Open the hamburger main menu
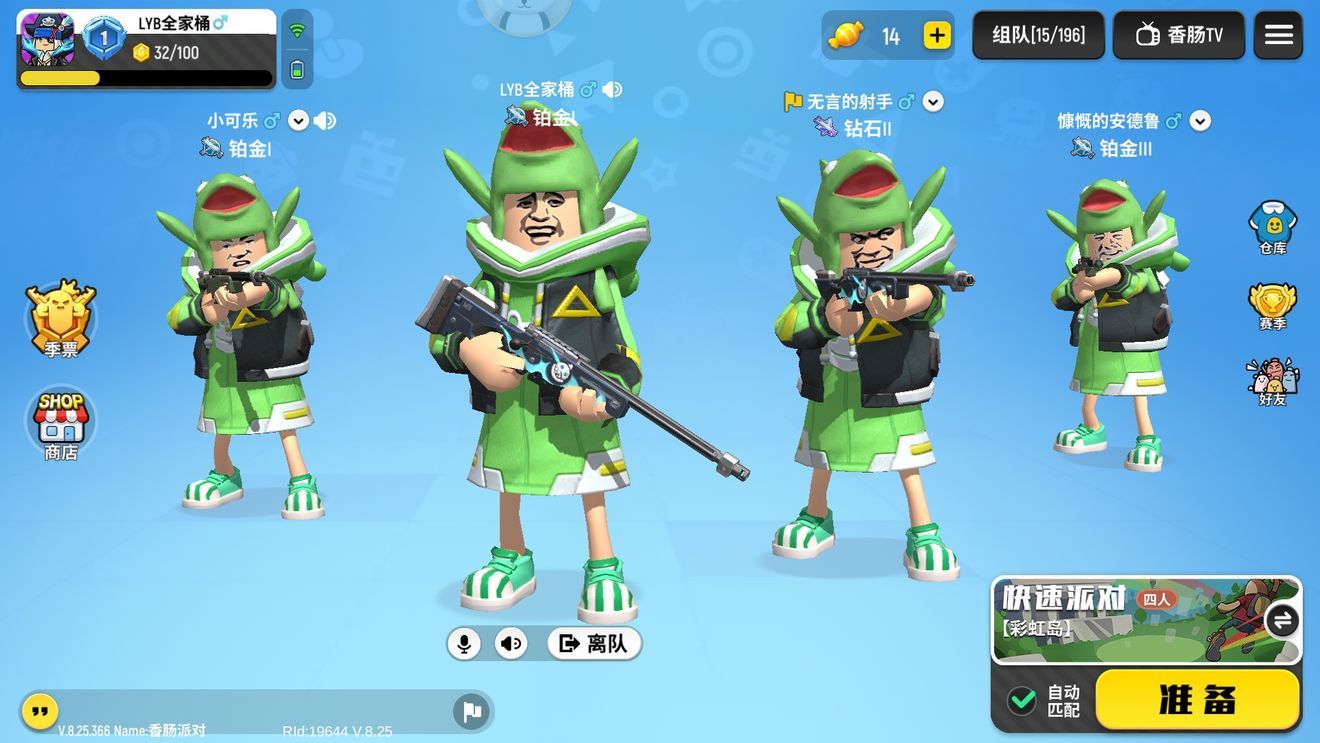The image size is (1320, 743). [1278, 36]
